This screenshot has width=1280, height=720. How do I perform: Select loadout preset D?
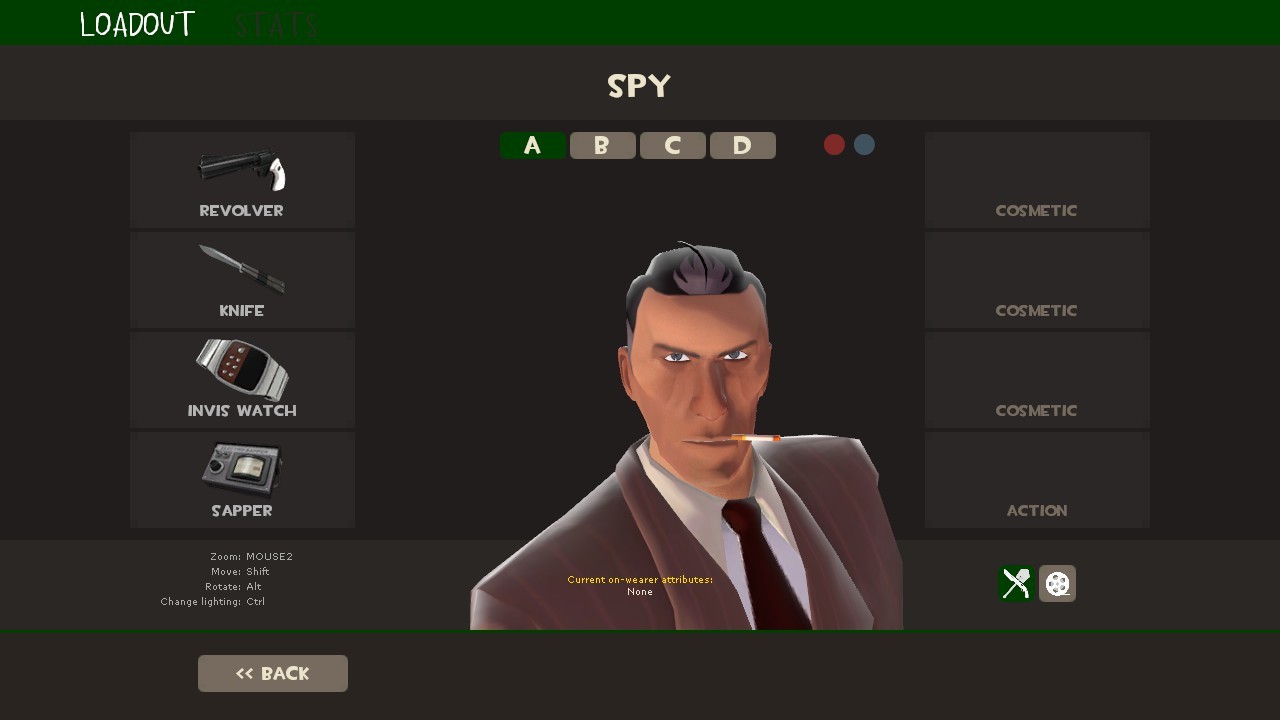click(742, 145)
